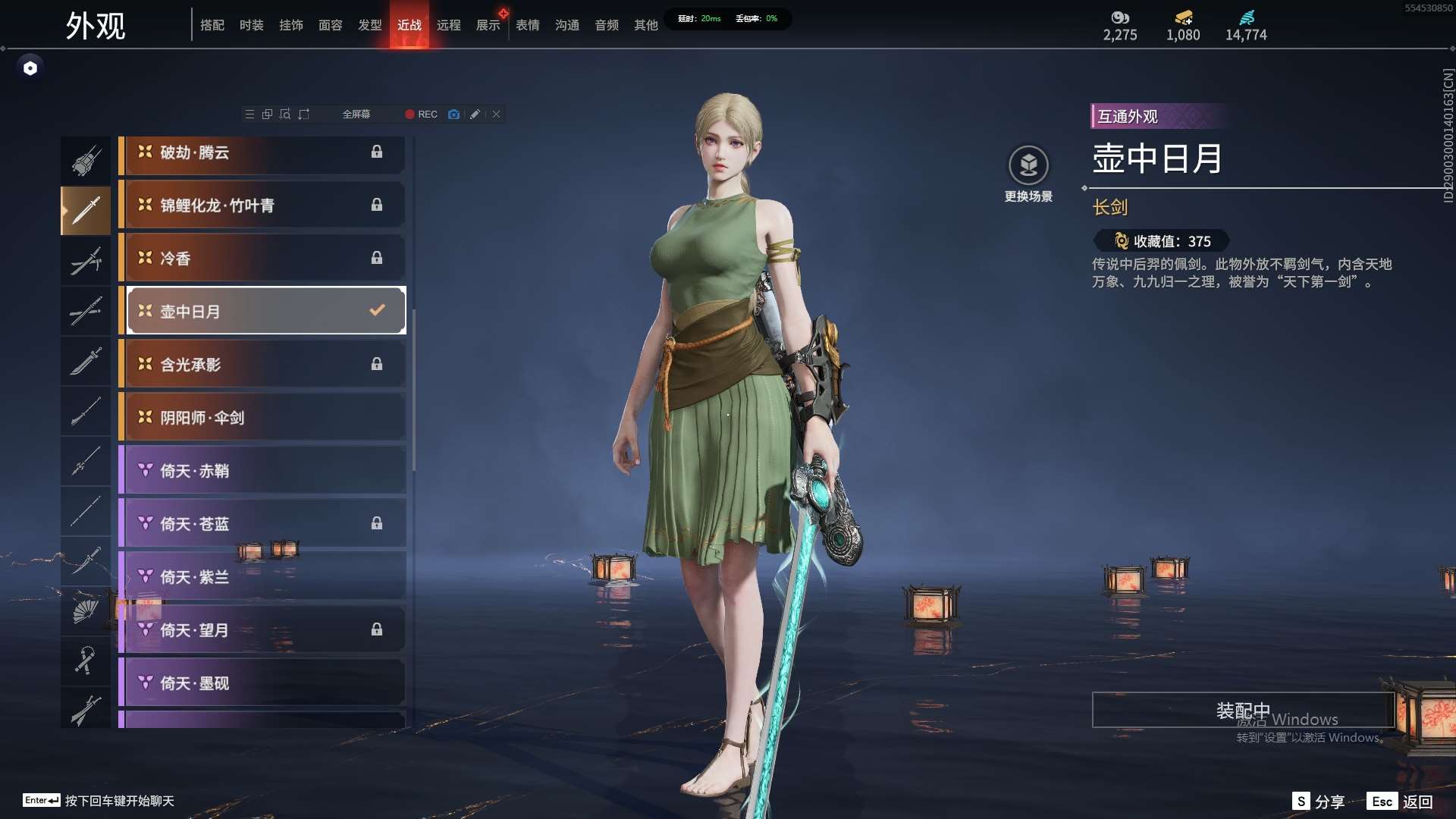Screen dimensions: 1456x819
Task: Select the 倚天·赤鞘 sword skin
Action: (x=262, y=471)
